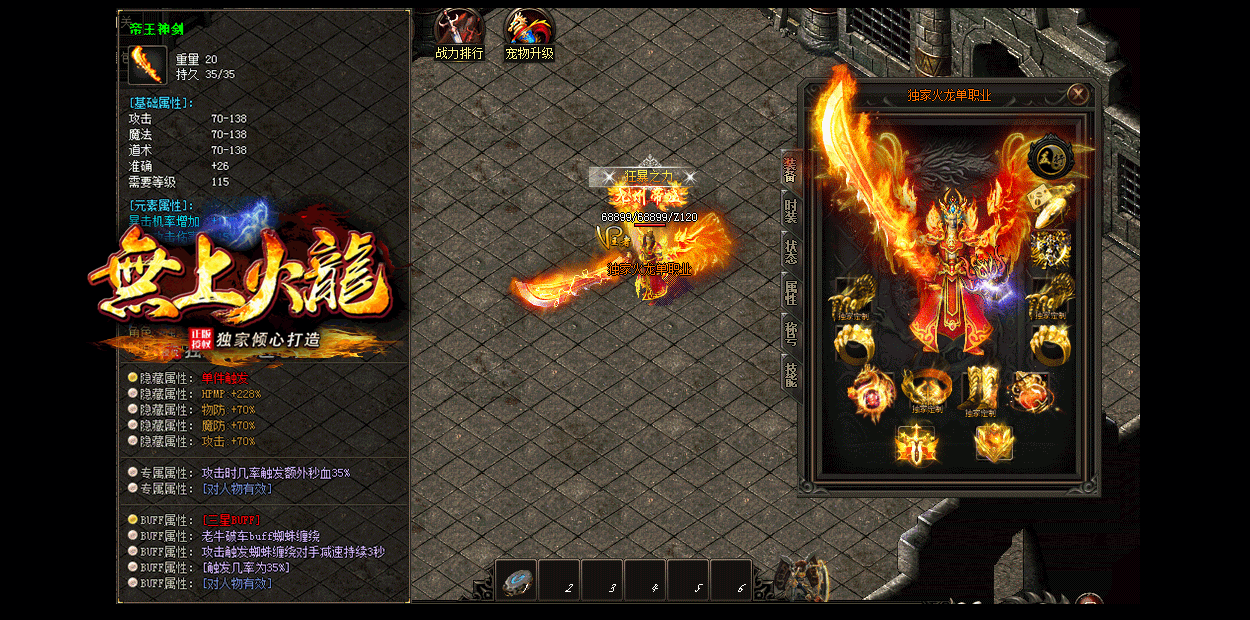The height and width of the screenshot is (620, 1250).
Task: Show the 属性 attributes tab
Action: (x=790, y=292)
